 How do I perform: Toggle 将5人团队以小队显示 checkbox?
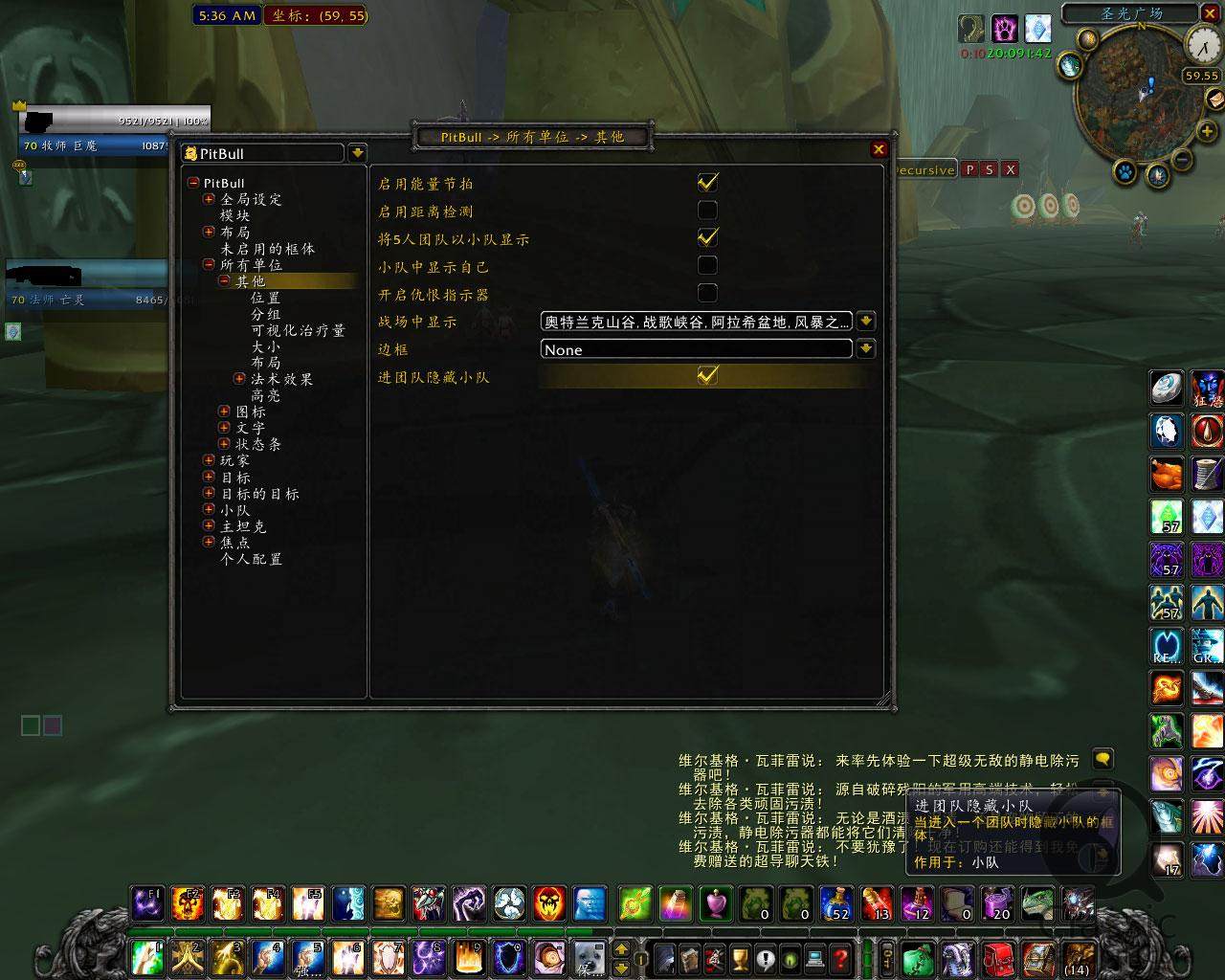pyautogui.click(x=707, y=237)
